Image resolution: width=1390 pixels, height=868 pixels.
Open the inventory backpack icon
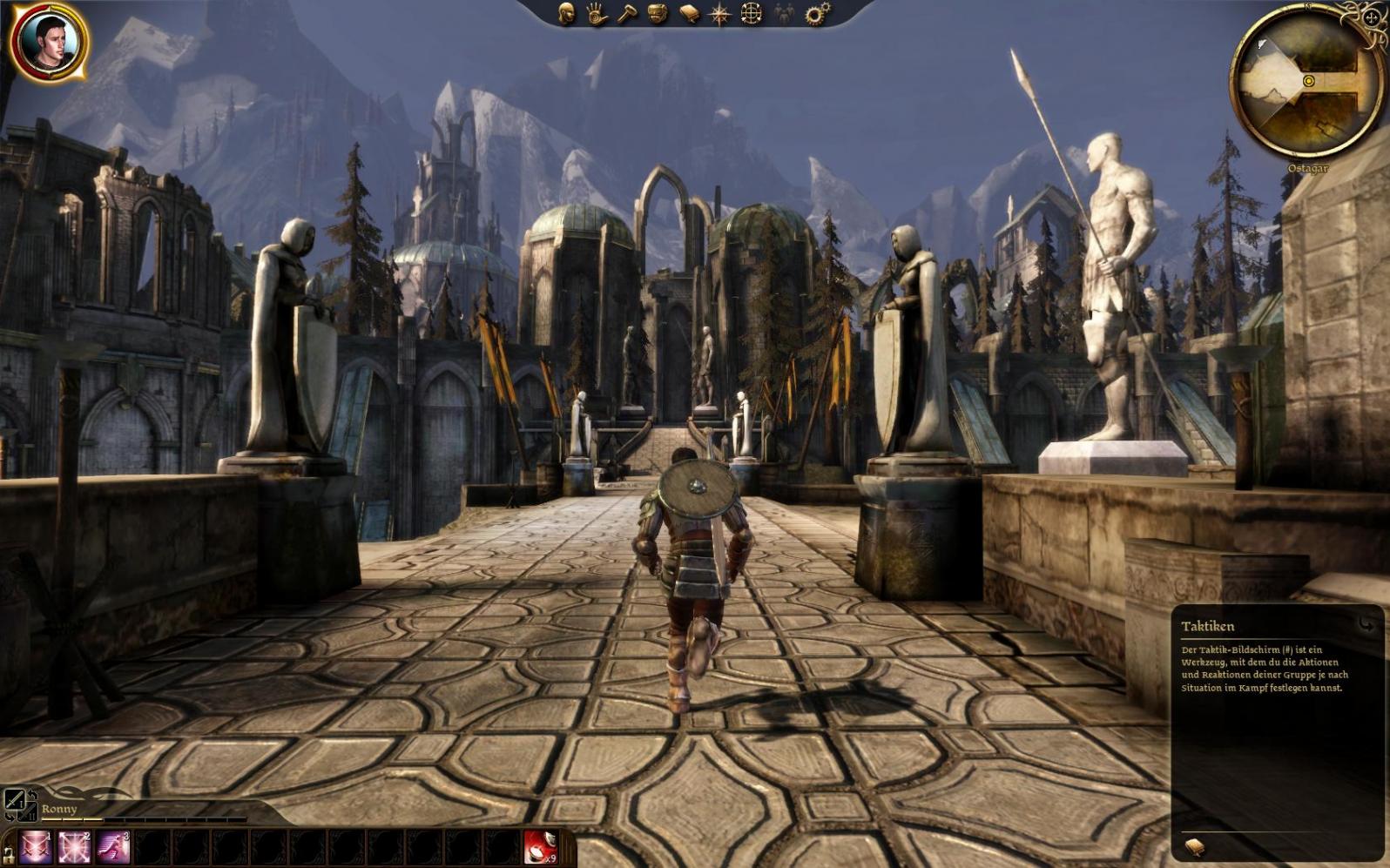658,15
